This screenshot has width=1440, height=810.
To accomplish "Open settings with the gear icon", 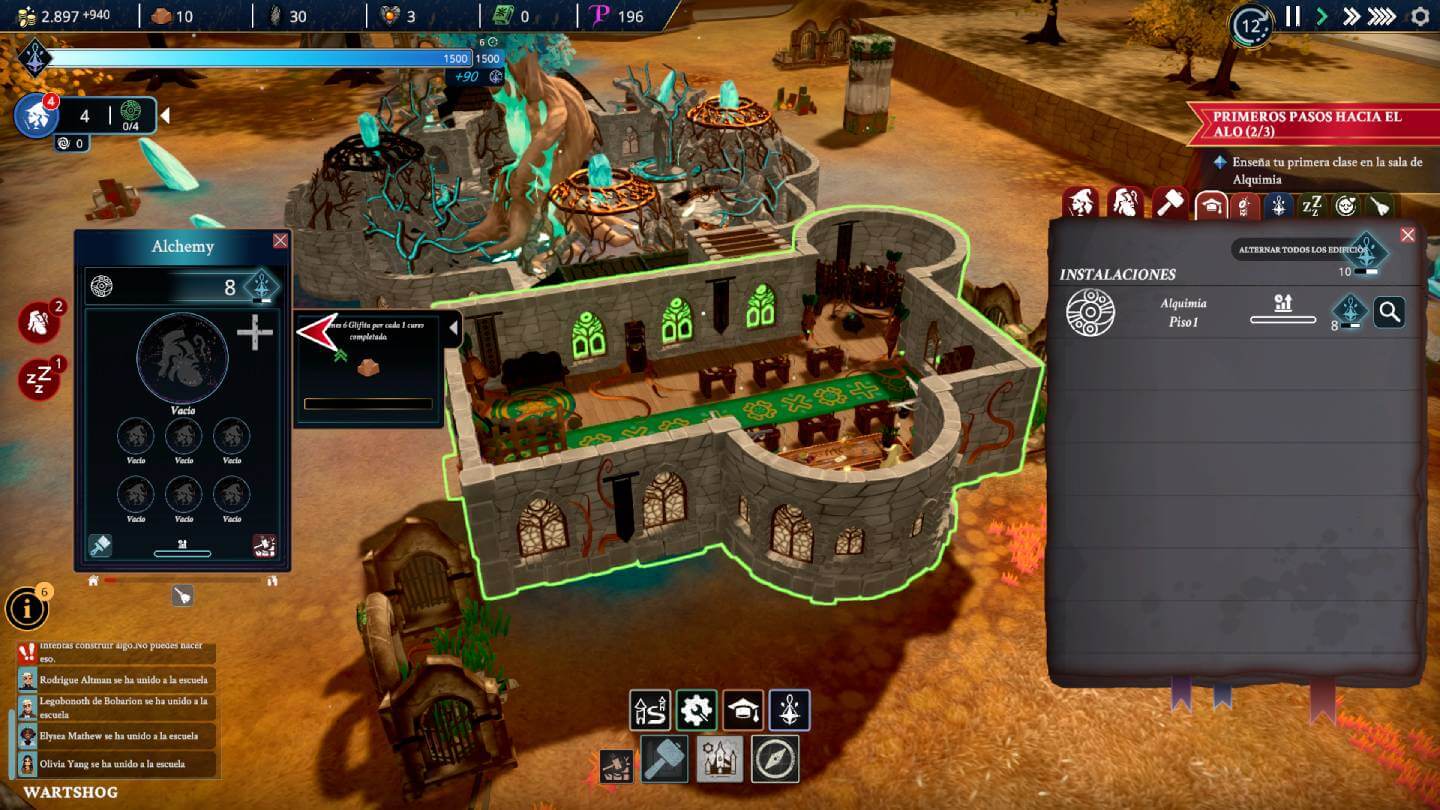I will [x=1420, y=16].
